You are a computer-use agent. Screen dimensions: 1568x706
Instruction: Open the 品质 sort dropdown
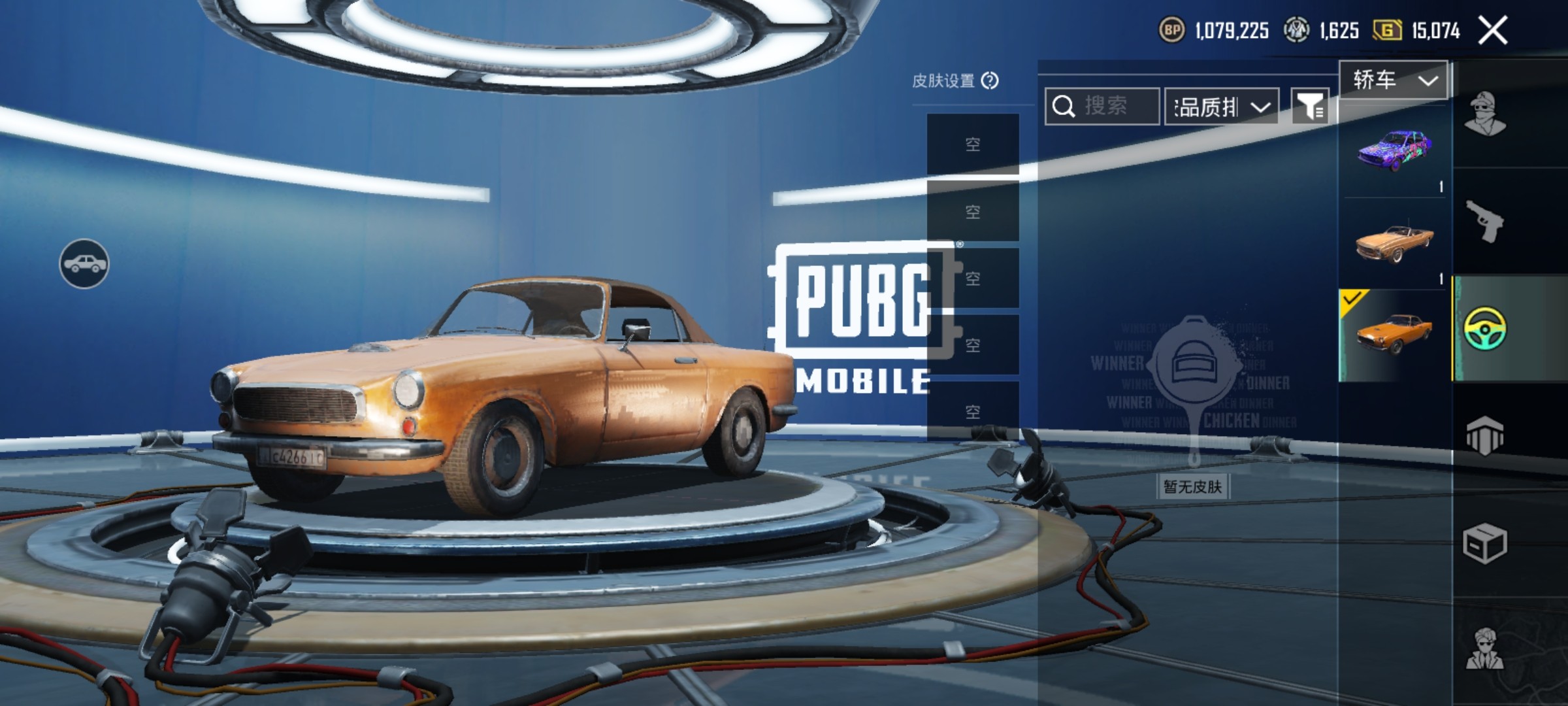[1222, 107]
